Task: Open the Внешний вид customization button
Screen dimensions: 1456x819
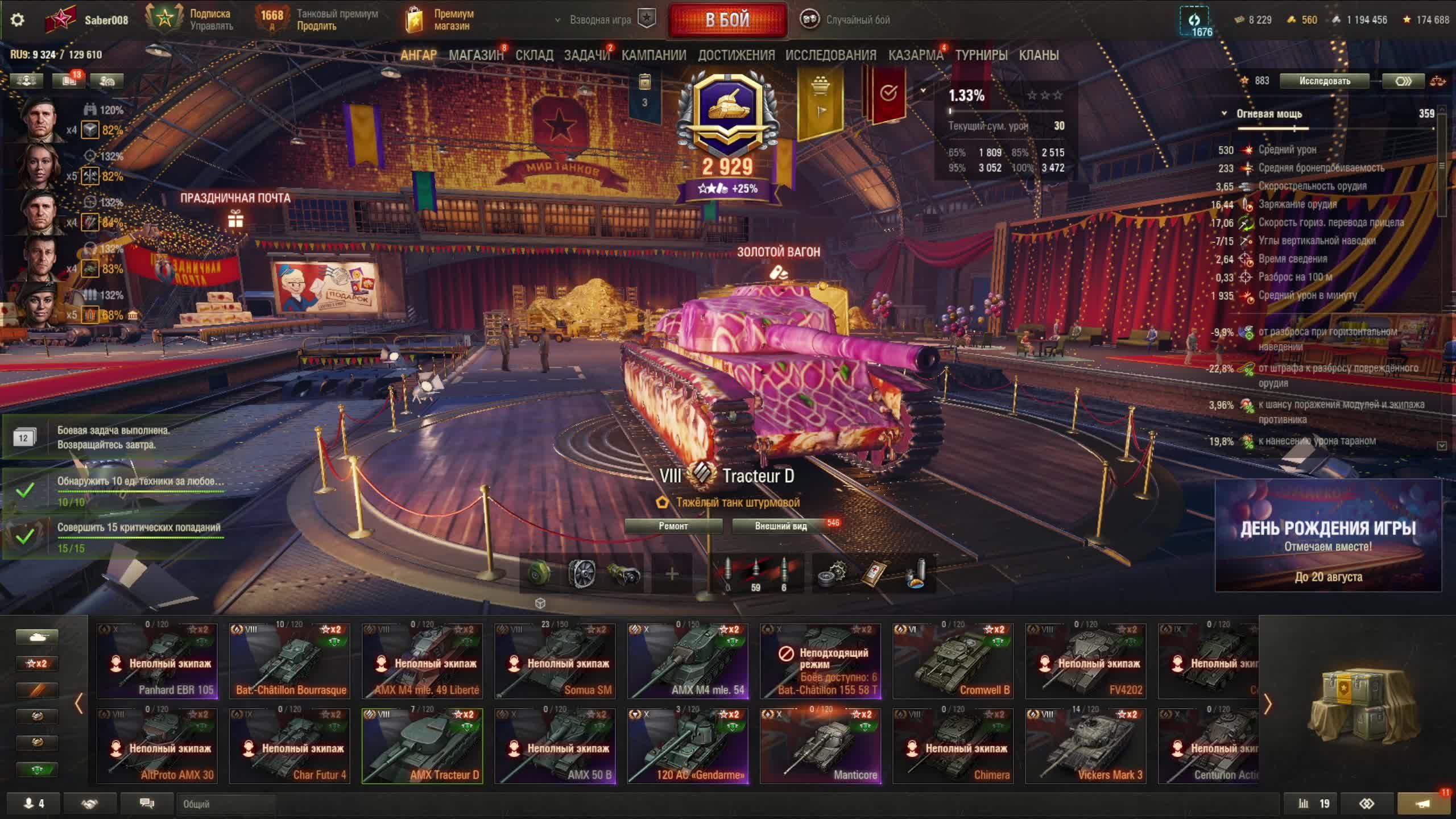Action: point(780,526)
